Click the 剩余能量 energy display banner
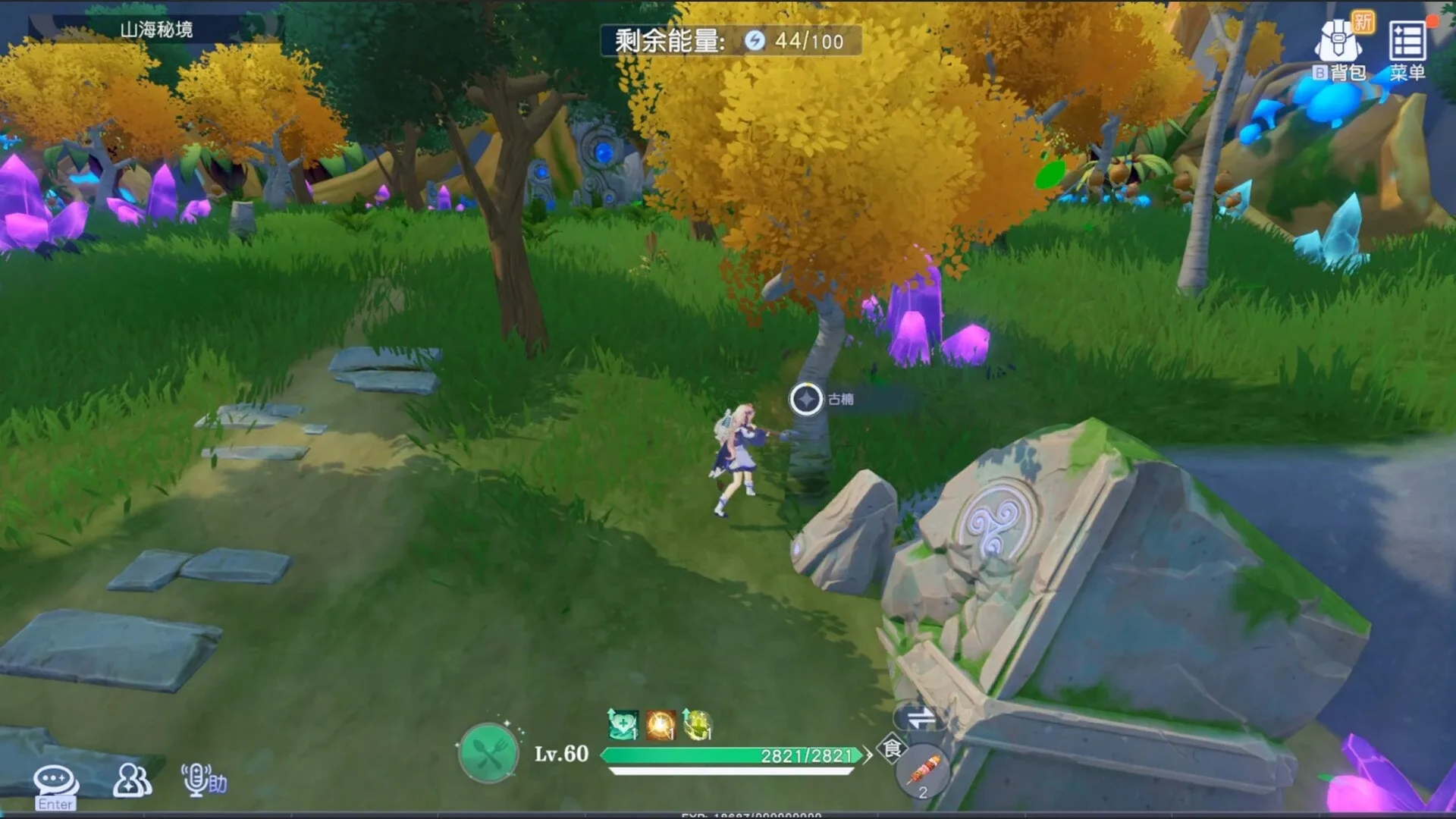 [x=730, y=42]
